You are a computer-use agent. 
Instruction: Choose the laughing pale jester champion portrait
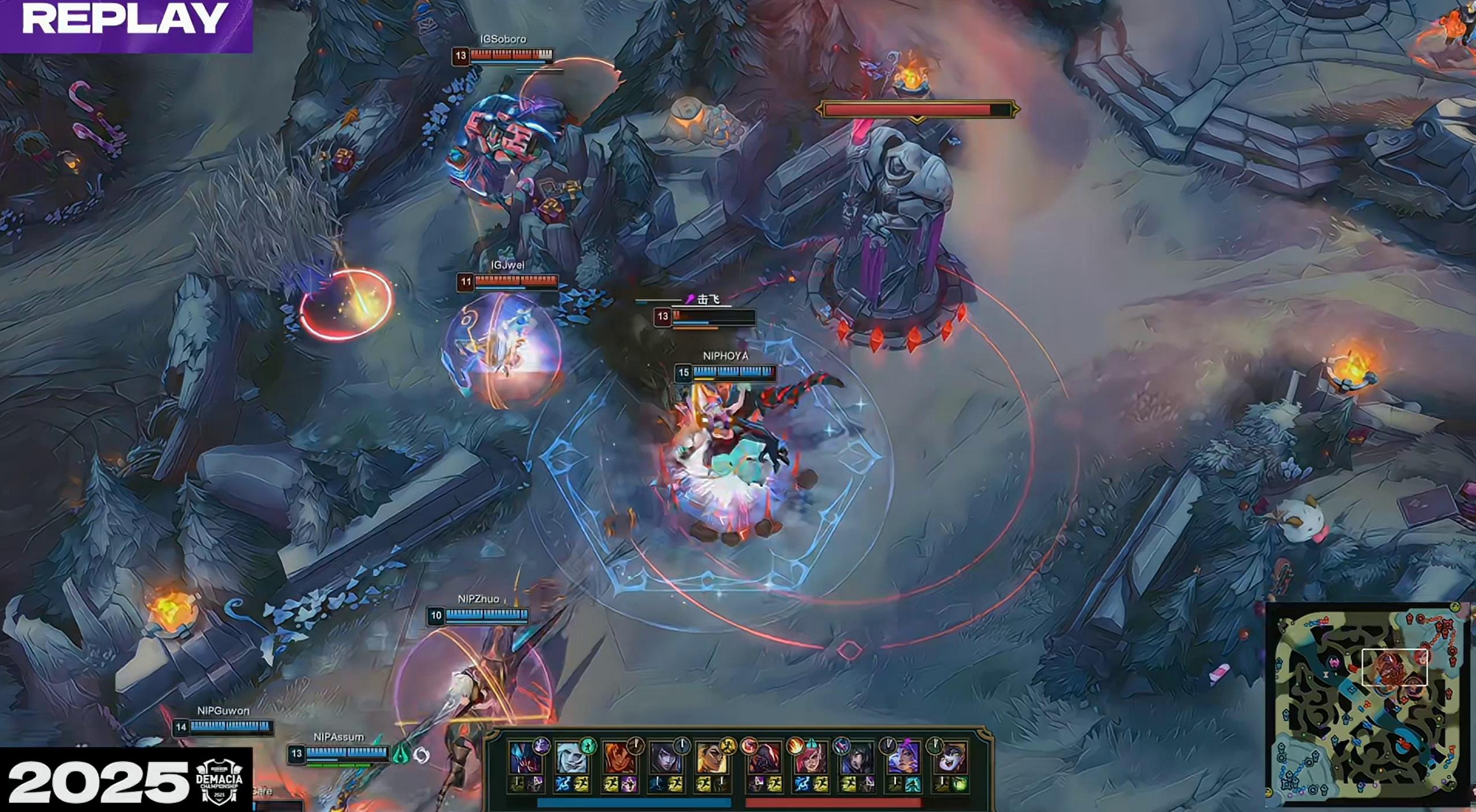pyautogui.click(x=950, y=758)
